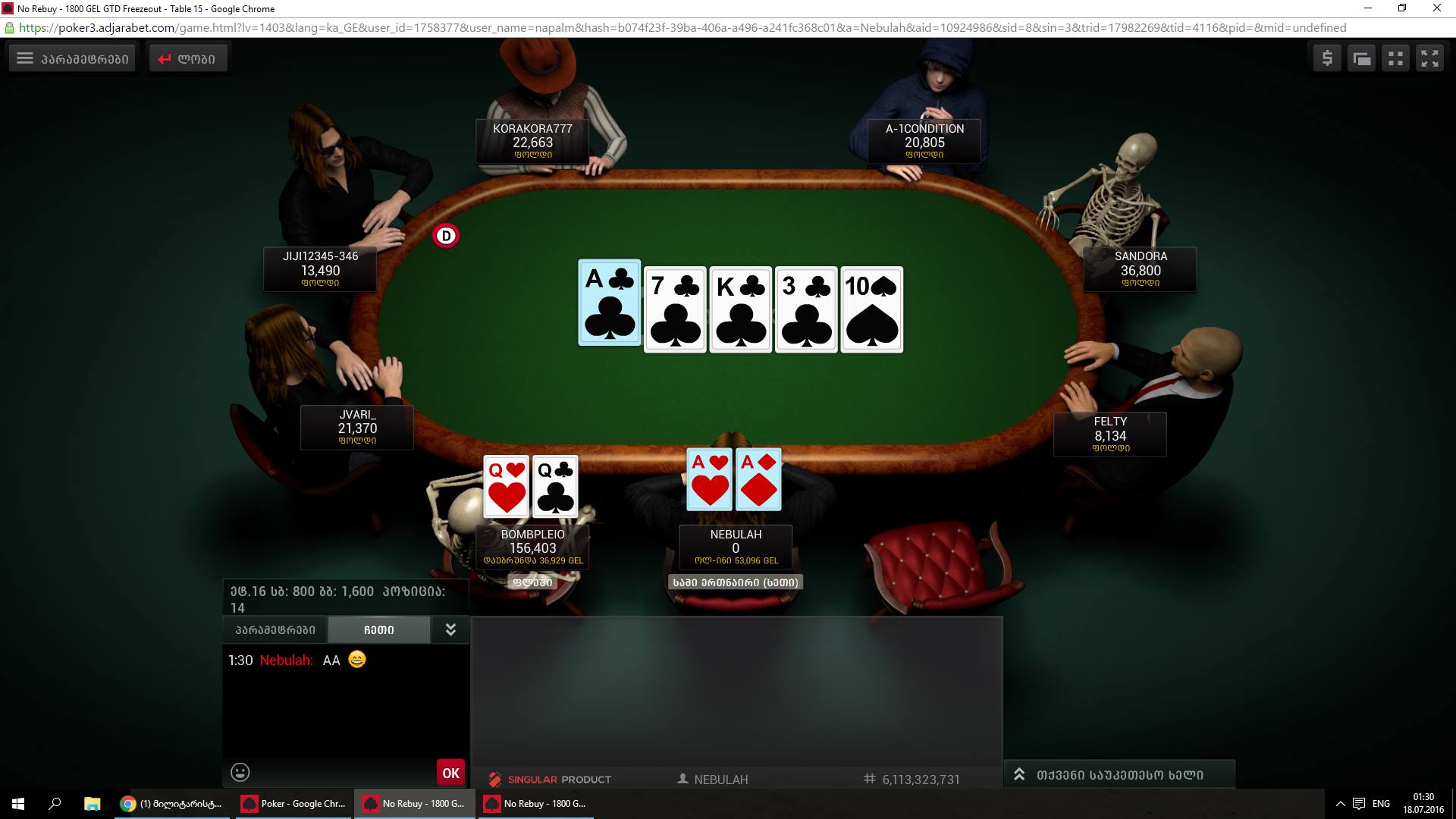
Task: Return to the ლობი lobby
Action: pos(187,58)
